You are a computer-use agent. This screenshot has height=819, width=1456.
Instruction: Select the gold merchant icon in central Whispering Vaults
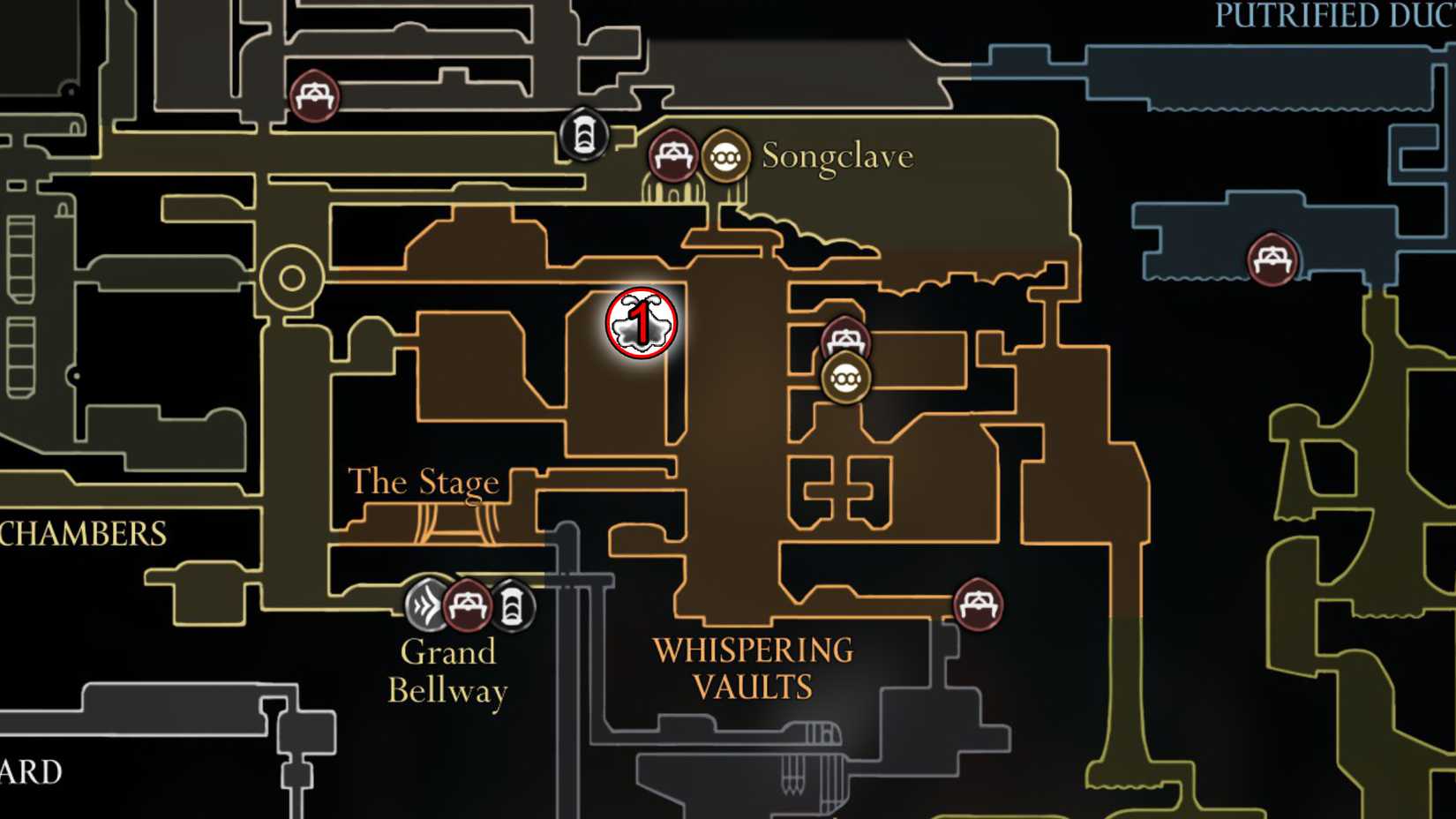[847, 379]
